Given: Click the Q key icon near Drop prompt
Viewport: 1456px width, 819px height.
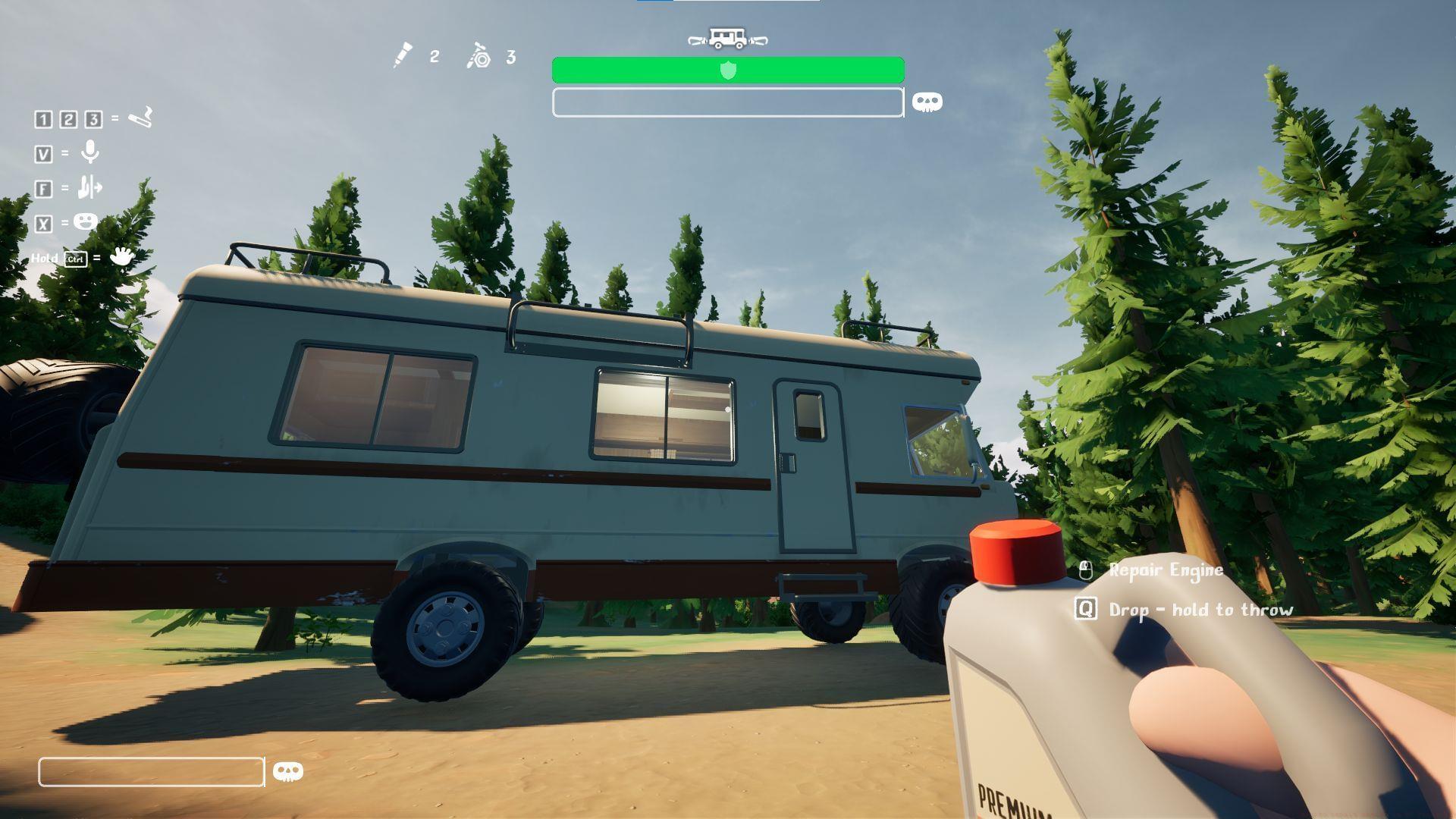Looking at the screenshot, I should point(1085,608).
